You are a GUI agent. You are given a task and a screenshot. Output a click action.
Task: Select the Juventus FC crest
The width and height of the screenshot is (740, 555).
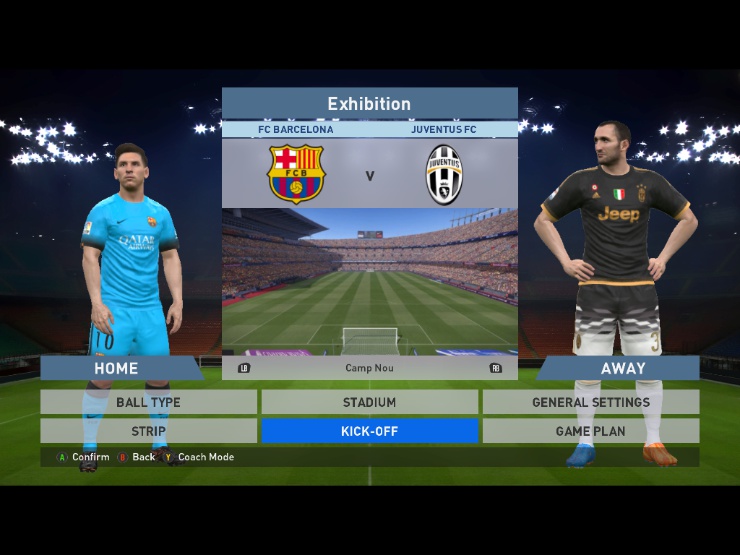[x=444, y=174]
